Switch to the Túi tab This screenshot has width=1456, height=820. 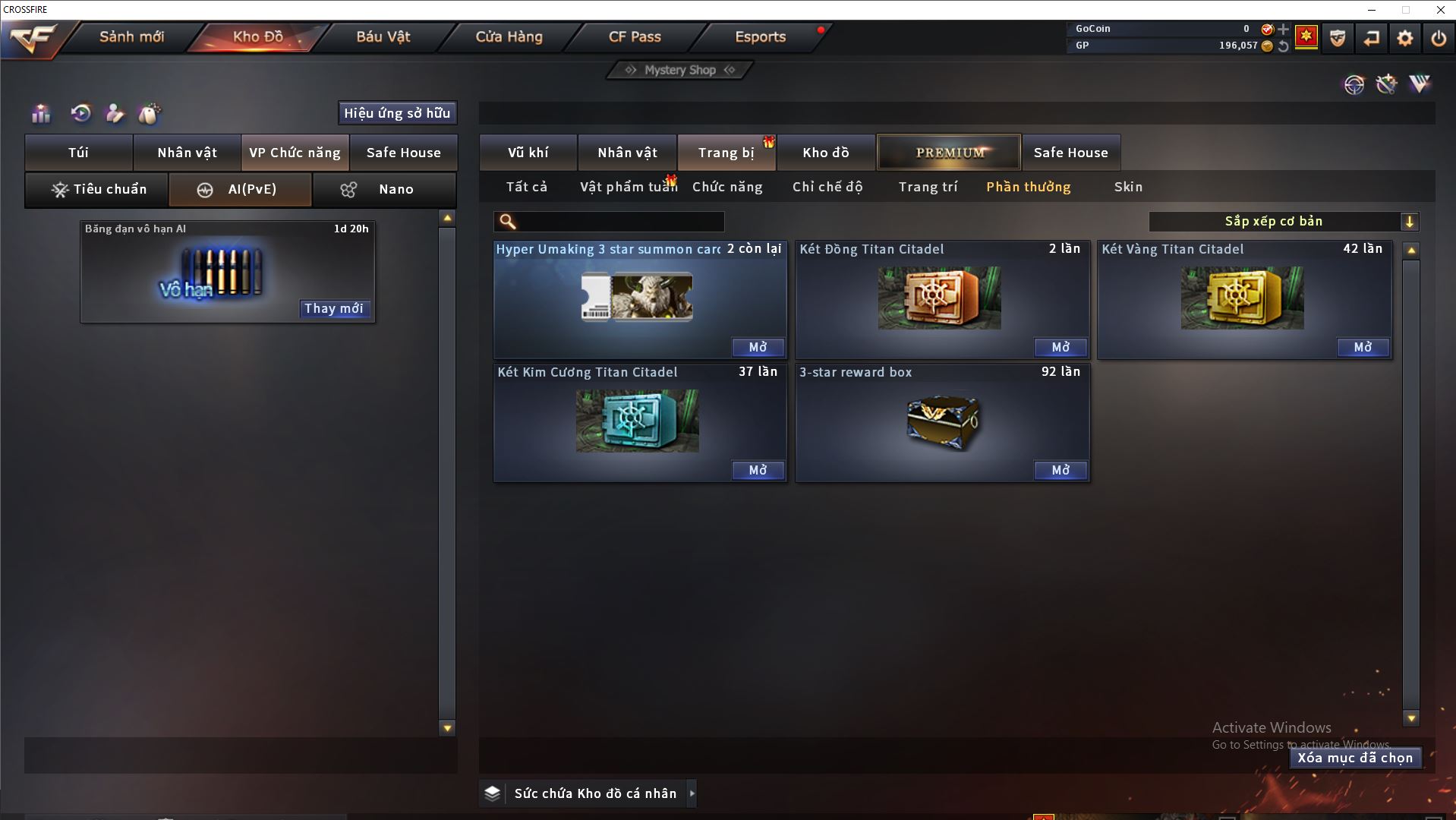pyautogui.click(x=79, y=153)
